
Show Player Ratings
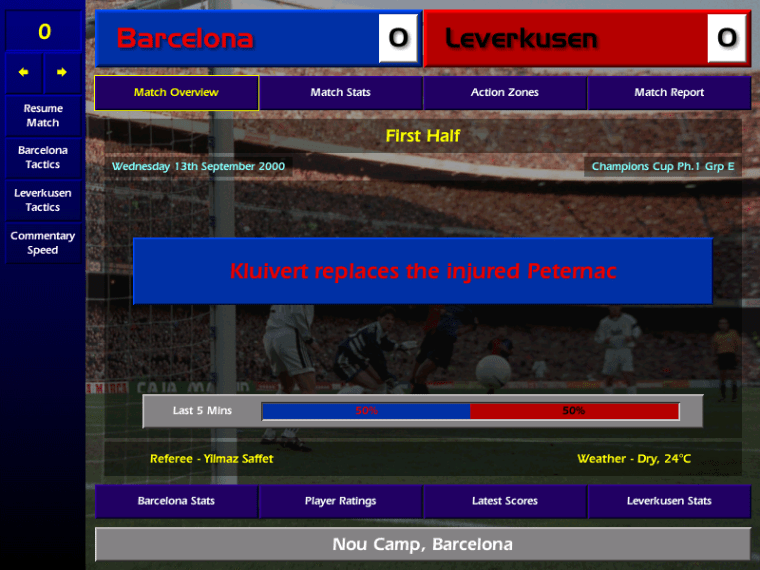(x=340, y=501)
